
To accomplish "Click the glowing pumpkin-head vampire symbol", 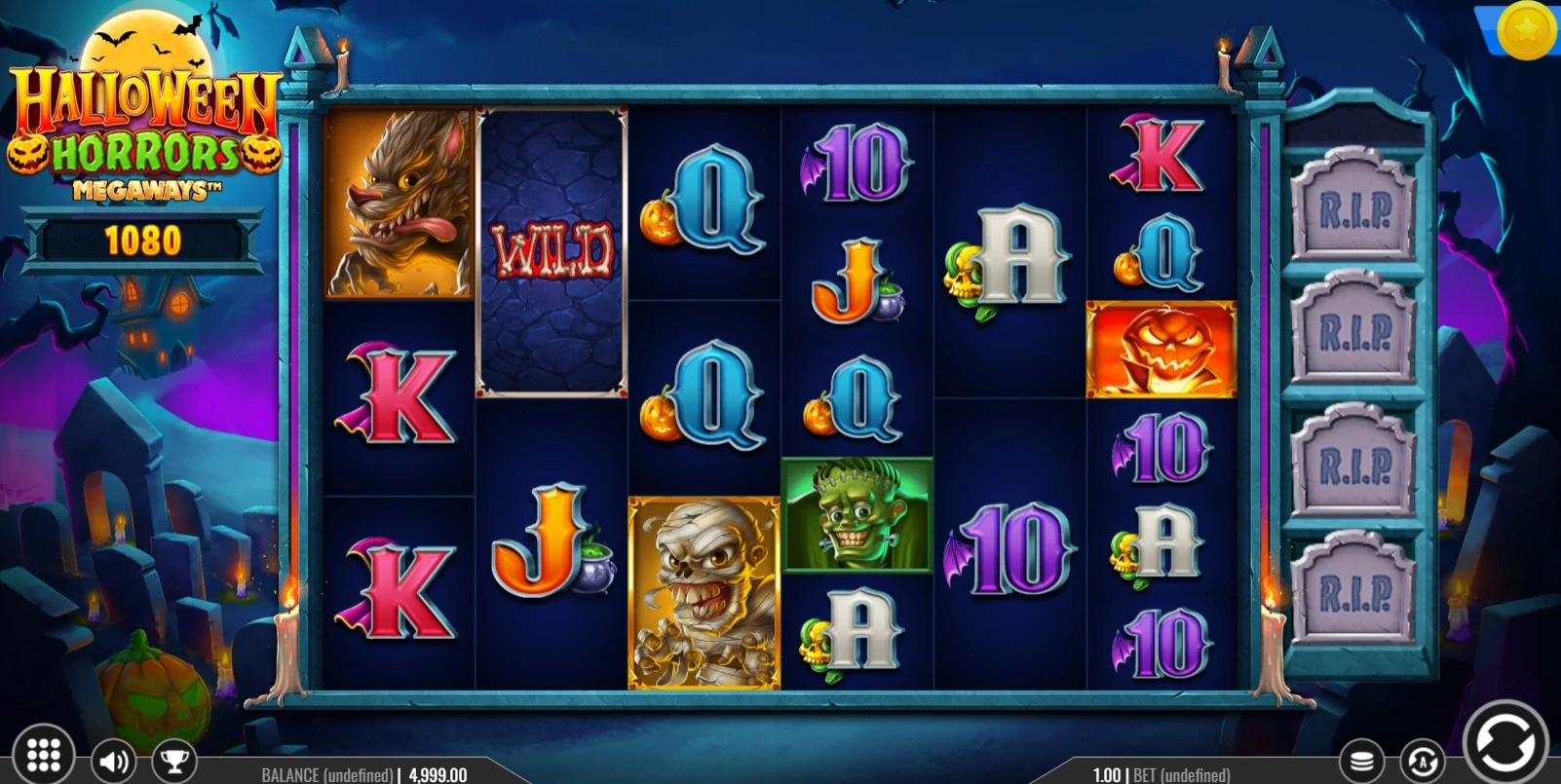I will (1161, 350).
